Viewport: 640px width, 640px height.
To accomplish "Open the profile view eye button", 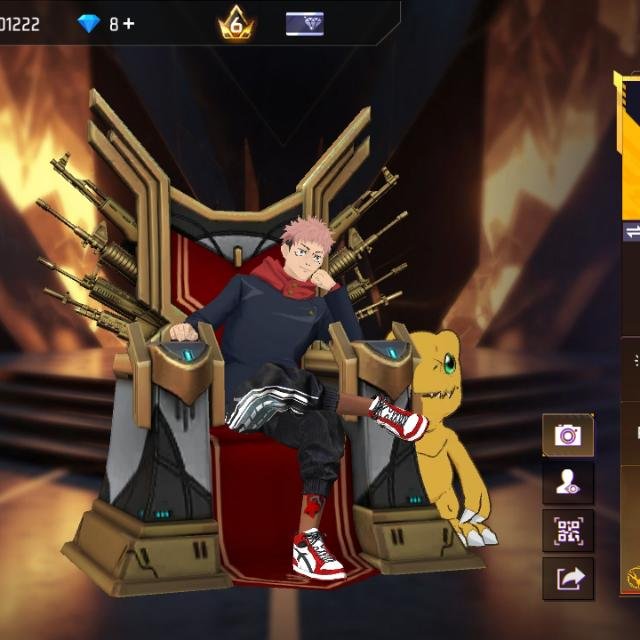I will point(568,483).
